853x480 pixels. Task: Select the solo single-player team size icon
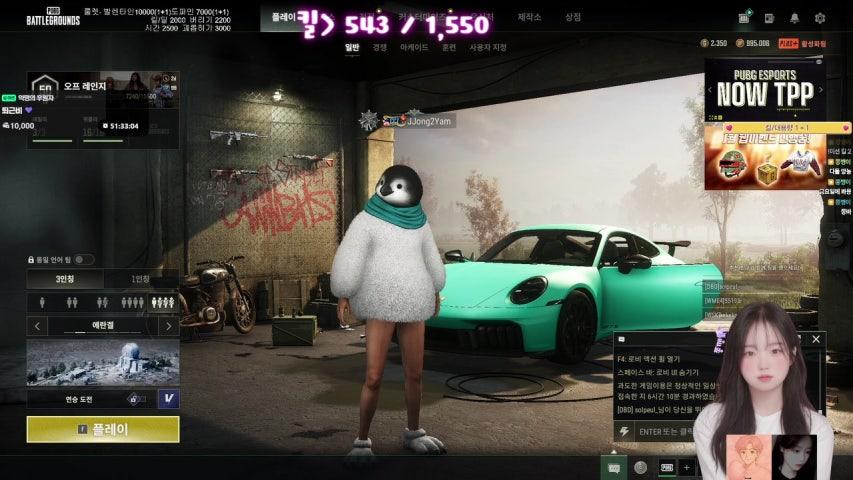pyautogui.click(x=43, y=302)
